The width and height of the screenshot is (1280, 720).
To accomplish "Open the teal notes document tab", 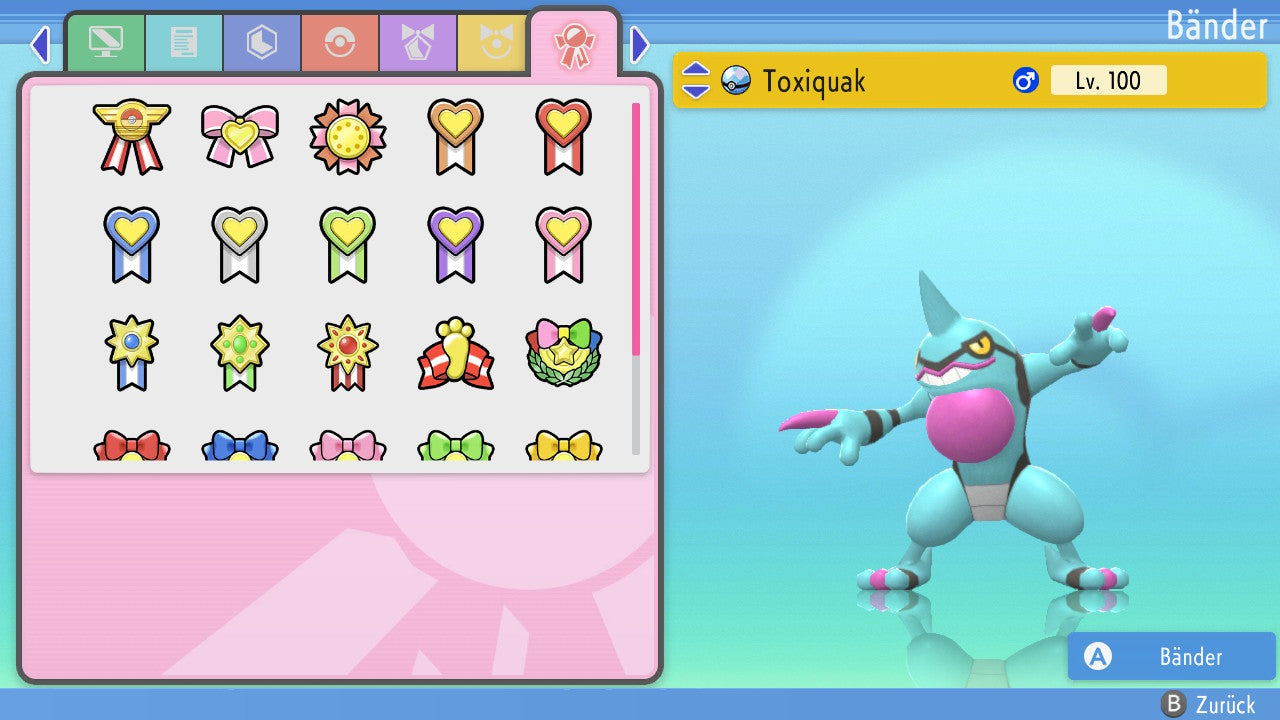I will coord(183,43).
